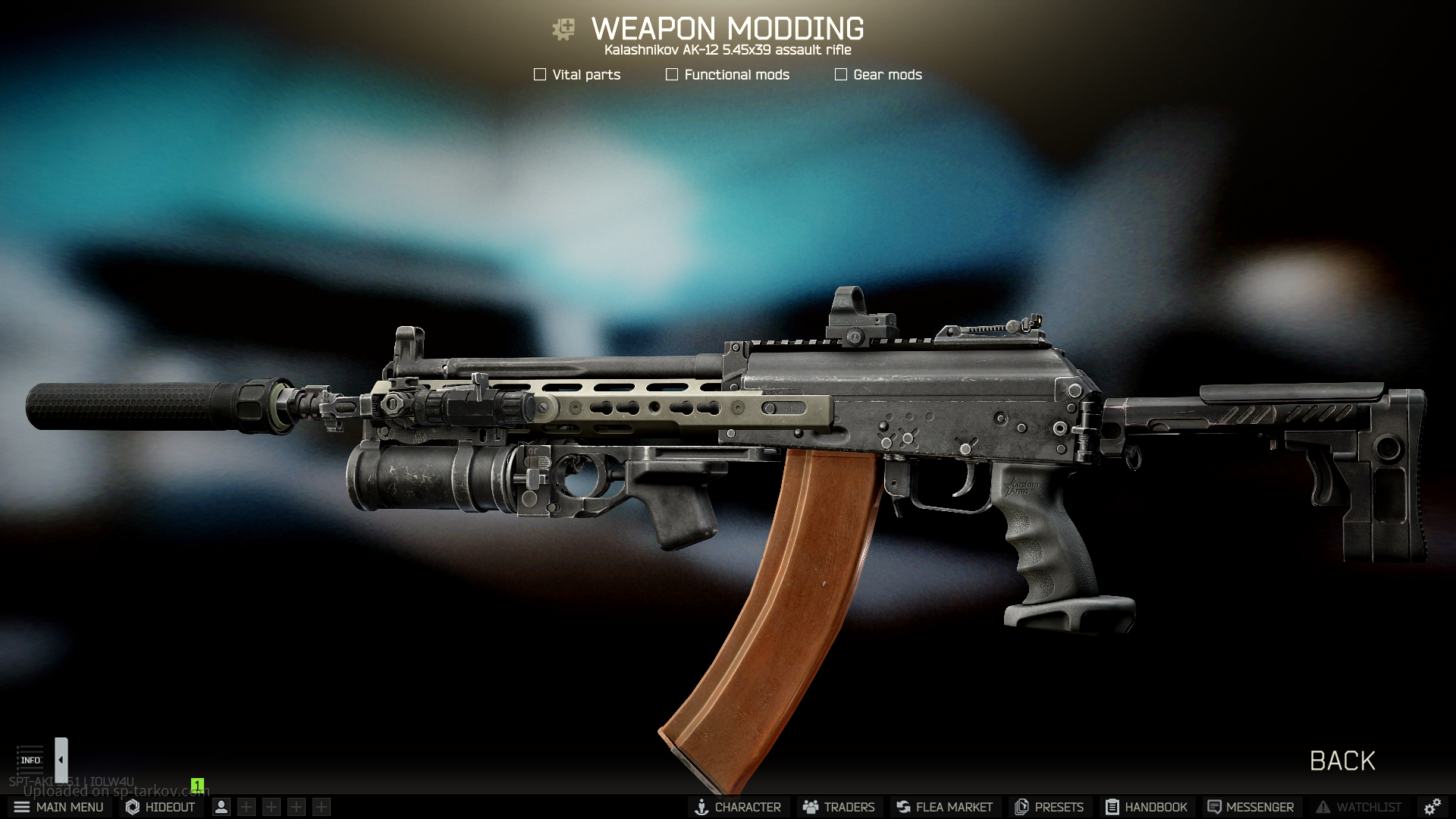1456x819 pixels.
Task: Open the Handbook
Action: (x=1146, y=807)
